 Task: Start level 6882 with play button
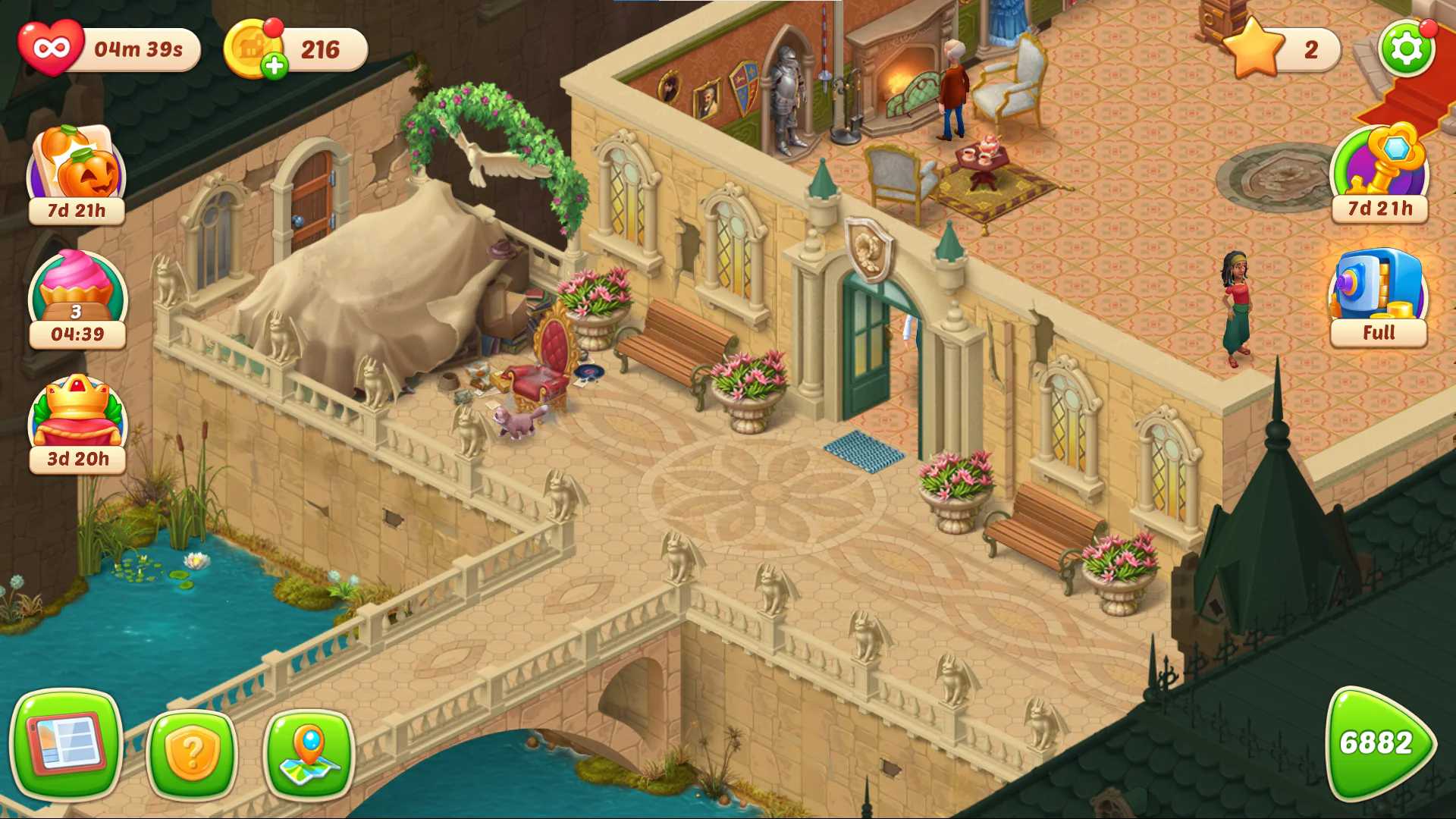pos(1377,743)
